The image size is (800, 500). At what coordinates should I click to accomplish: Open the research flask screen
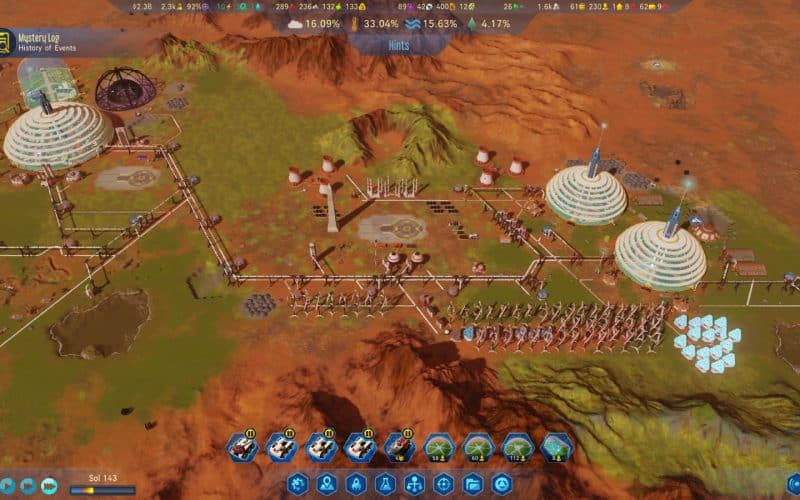(x=384, y=485)
